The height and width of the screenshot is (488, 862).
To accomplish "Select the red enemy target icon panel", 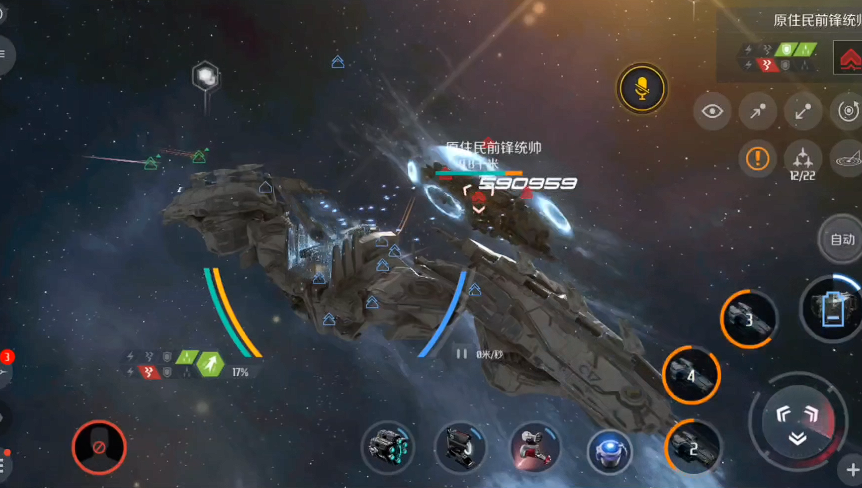I will (x=847, y=57).
